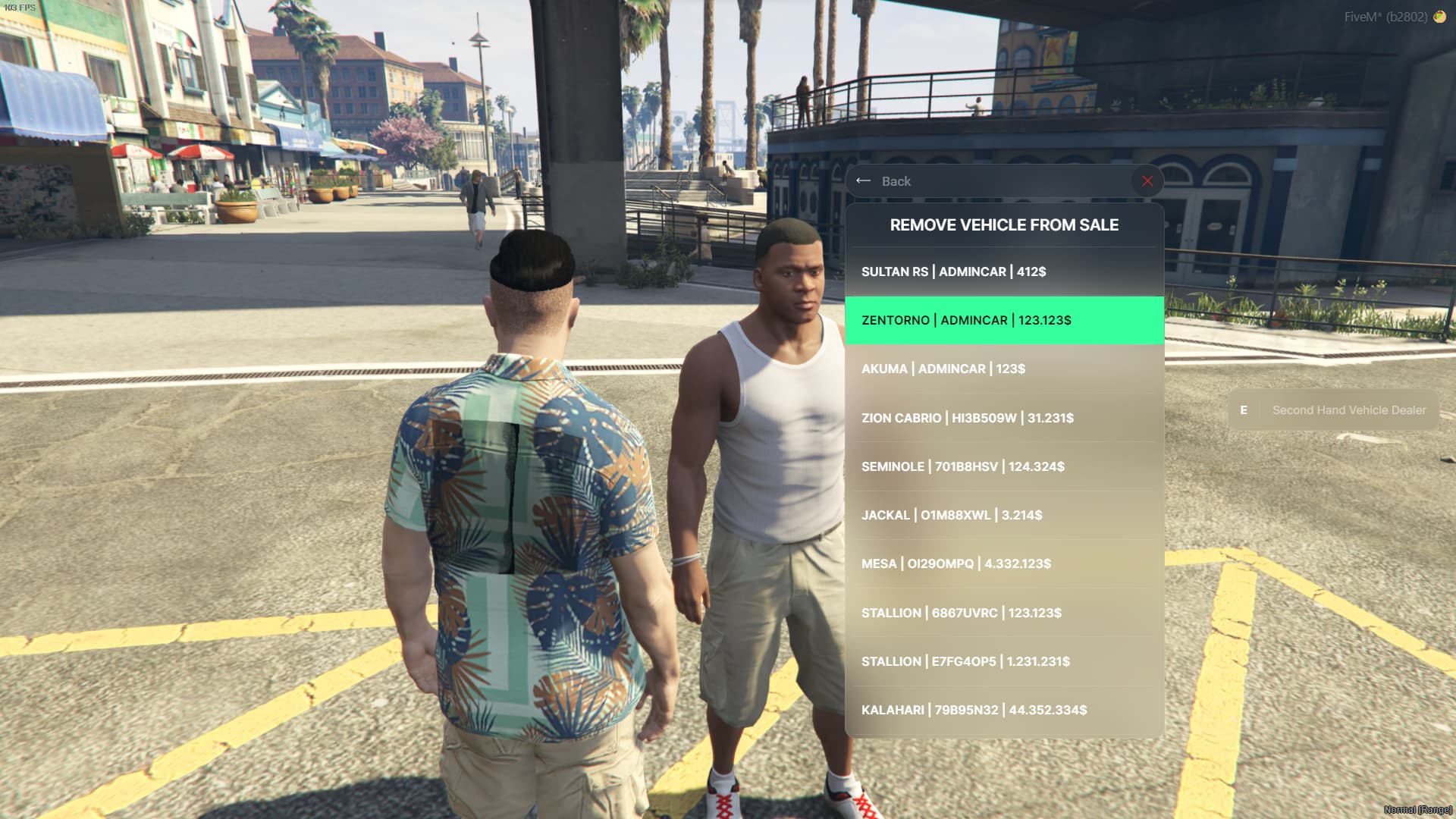Select the Sultan RS 412$ listing
The width and height of the screenshot is (1456, 819).
[x=1003, y=271]
